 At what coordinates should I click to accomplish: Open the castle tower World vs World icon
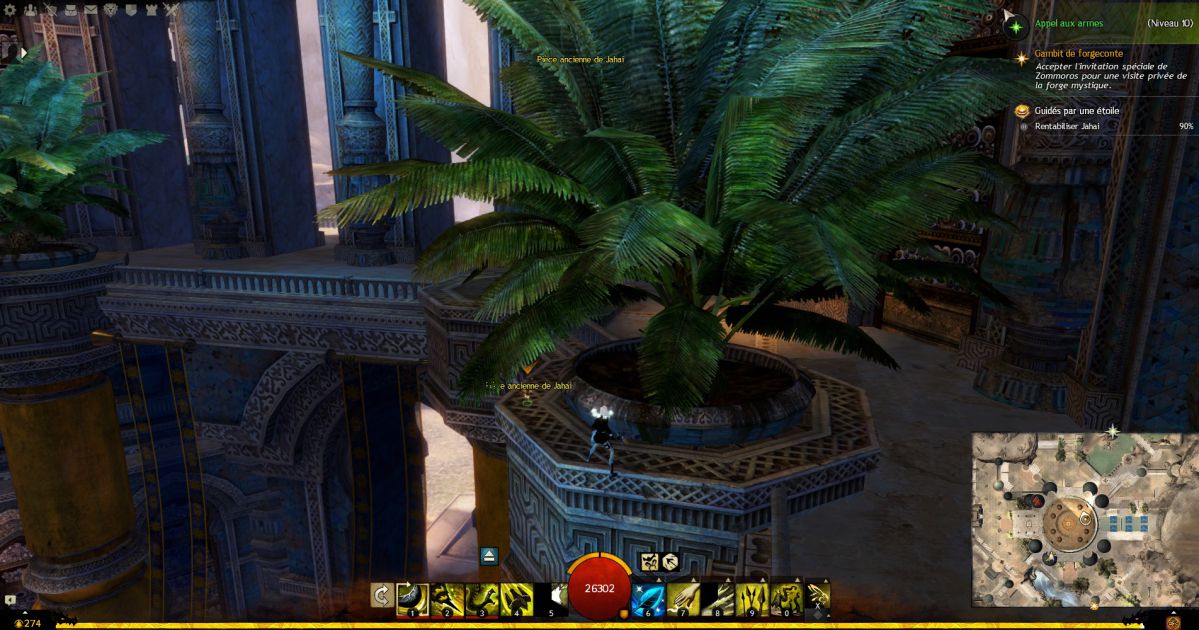151,10
